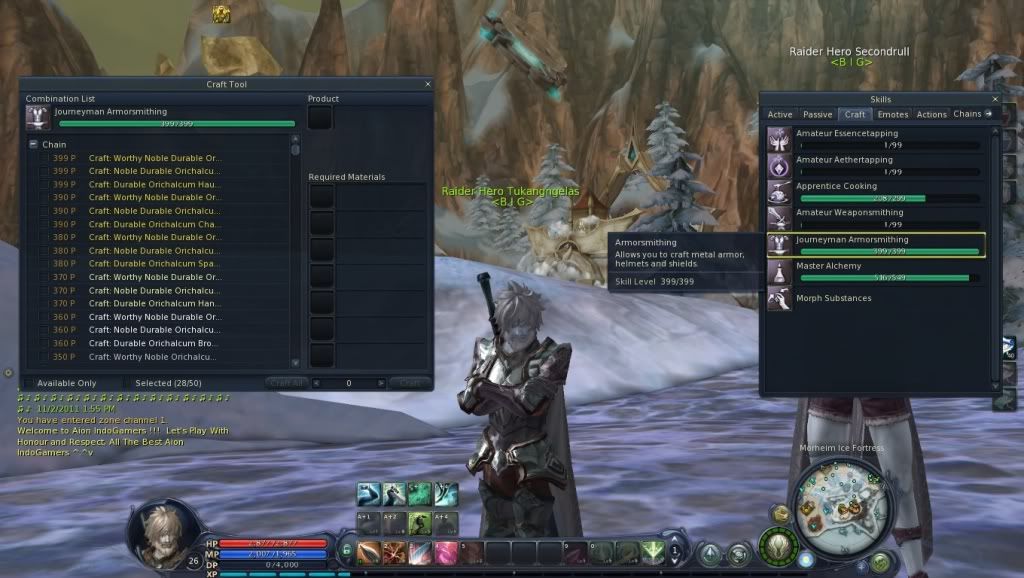The height and width of the screenshot is (578, 1024).
Task: Toggle the Available Only checkbox
Action: [x=29, y=383]
